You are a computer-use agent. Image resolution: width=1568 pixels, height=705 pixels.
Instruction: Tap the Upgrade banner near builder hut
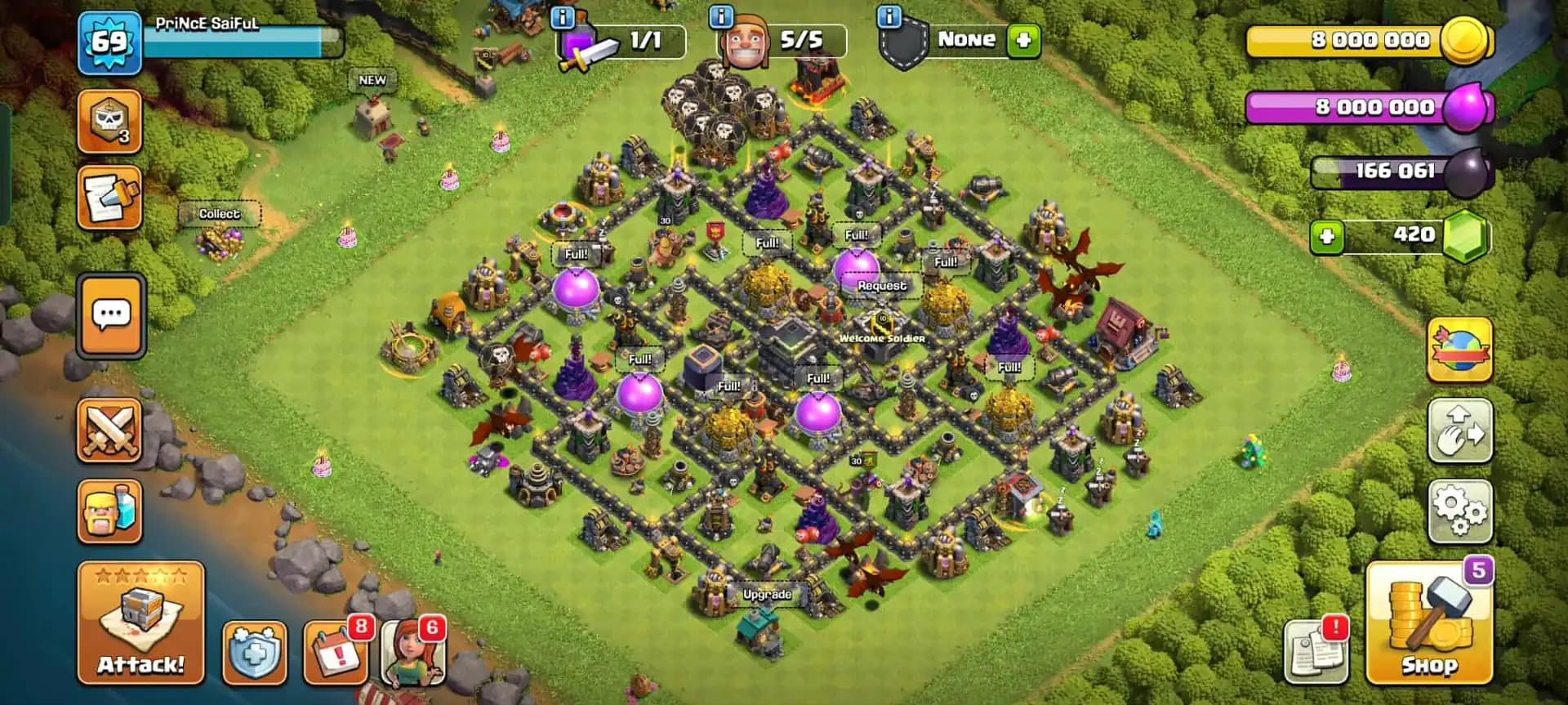[766, 594]
